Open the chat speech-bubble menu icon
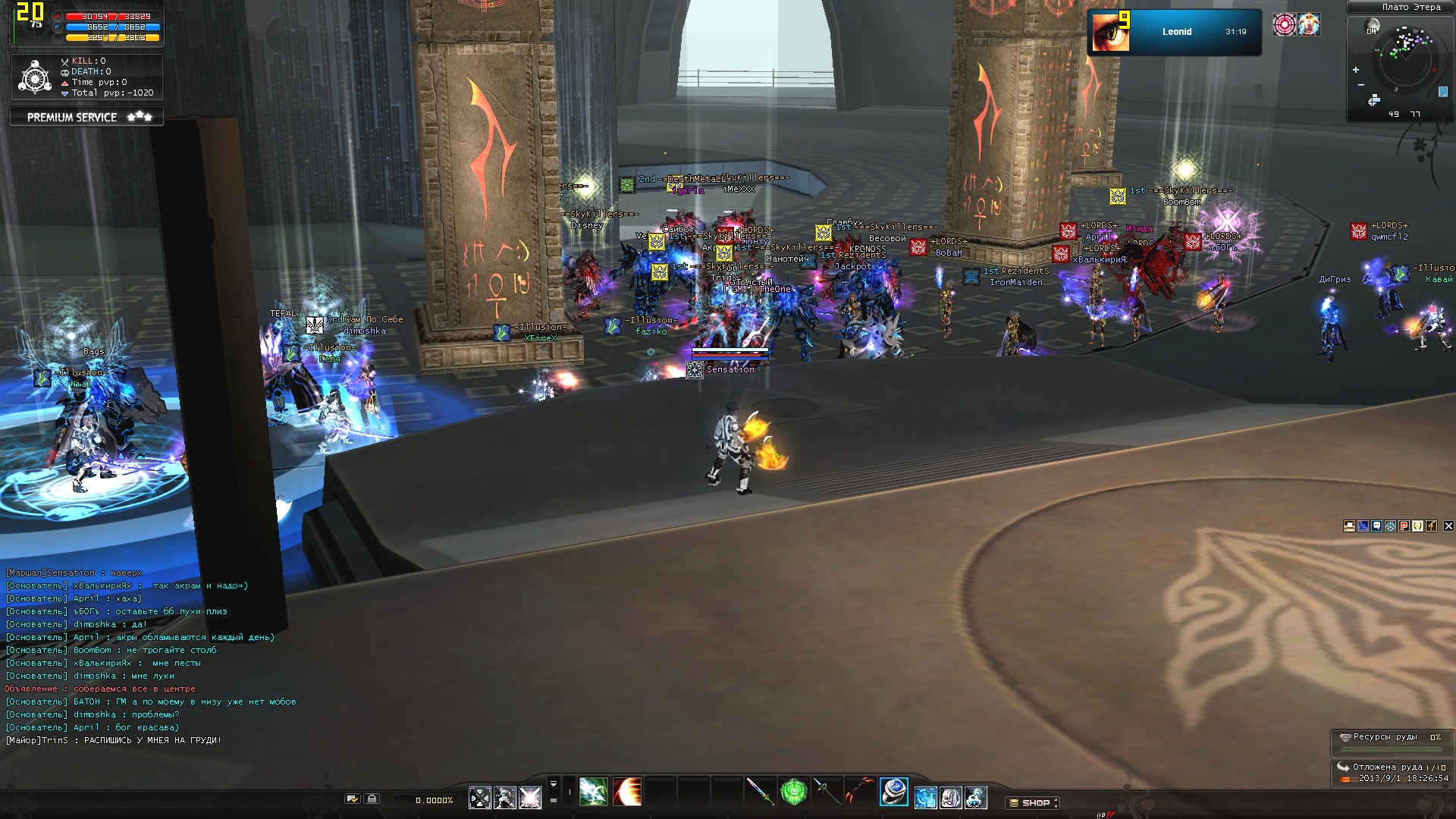1456x819 pixels. point(1377,526)
